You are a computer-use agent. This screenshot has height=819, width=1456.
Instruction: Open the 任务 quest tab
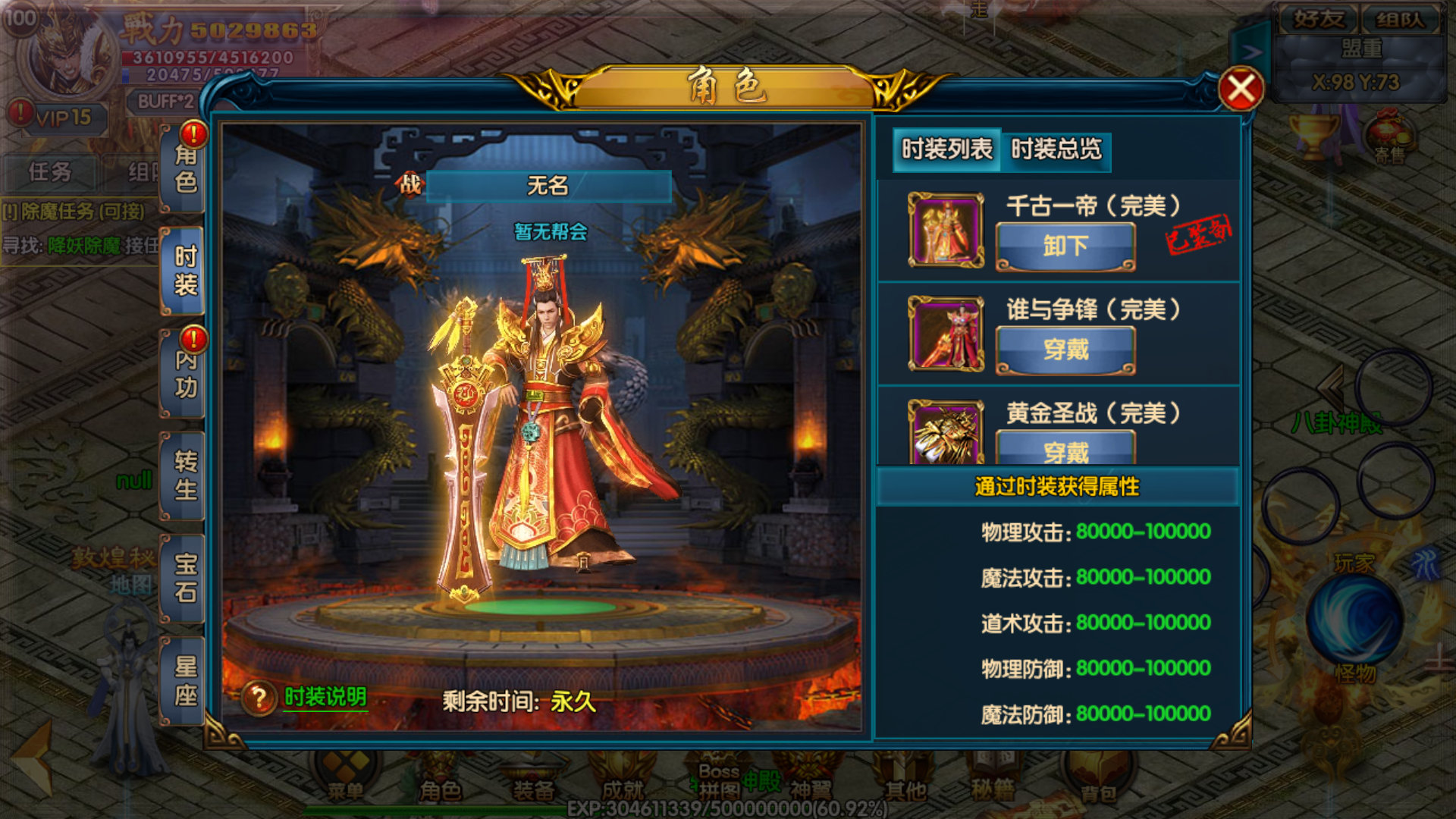tap(50, 172)
